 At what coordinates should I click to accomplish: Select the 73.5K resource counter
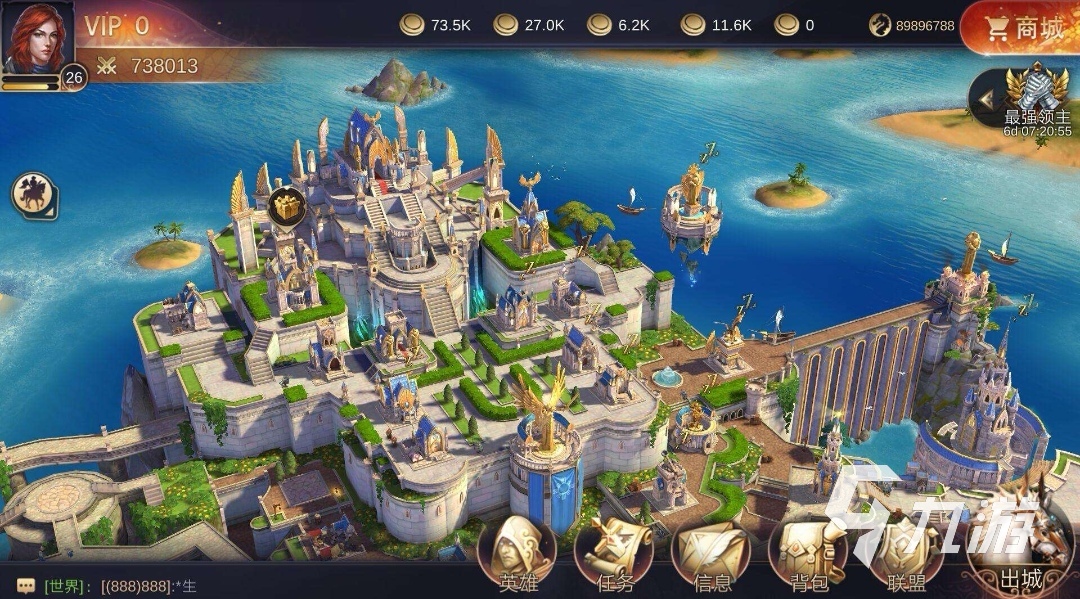pyautogui.click(x=437, y=26)
